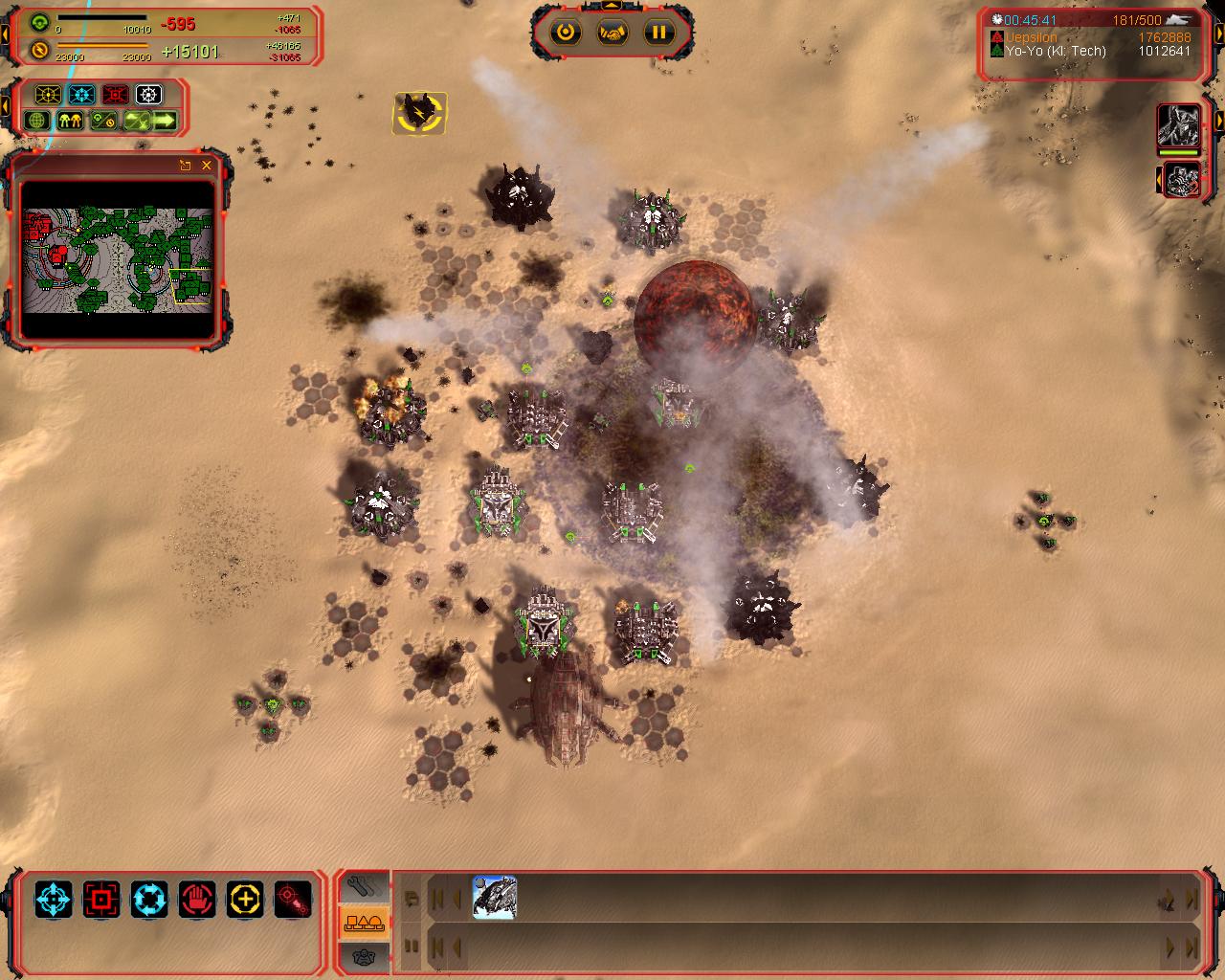This screenshot has height=980, width=1225.
Task: Switch to the wrench construction tab
Action: tap(364, 887)
